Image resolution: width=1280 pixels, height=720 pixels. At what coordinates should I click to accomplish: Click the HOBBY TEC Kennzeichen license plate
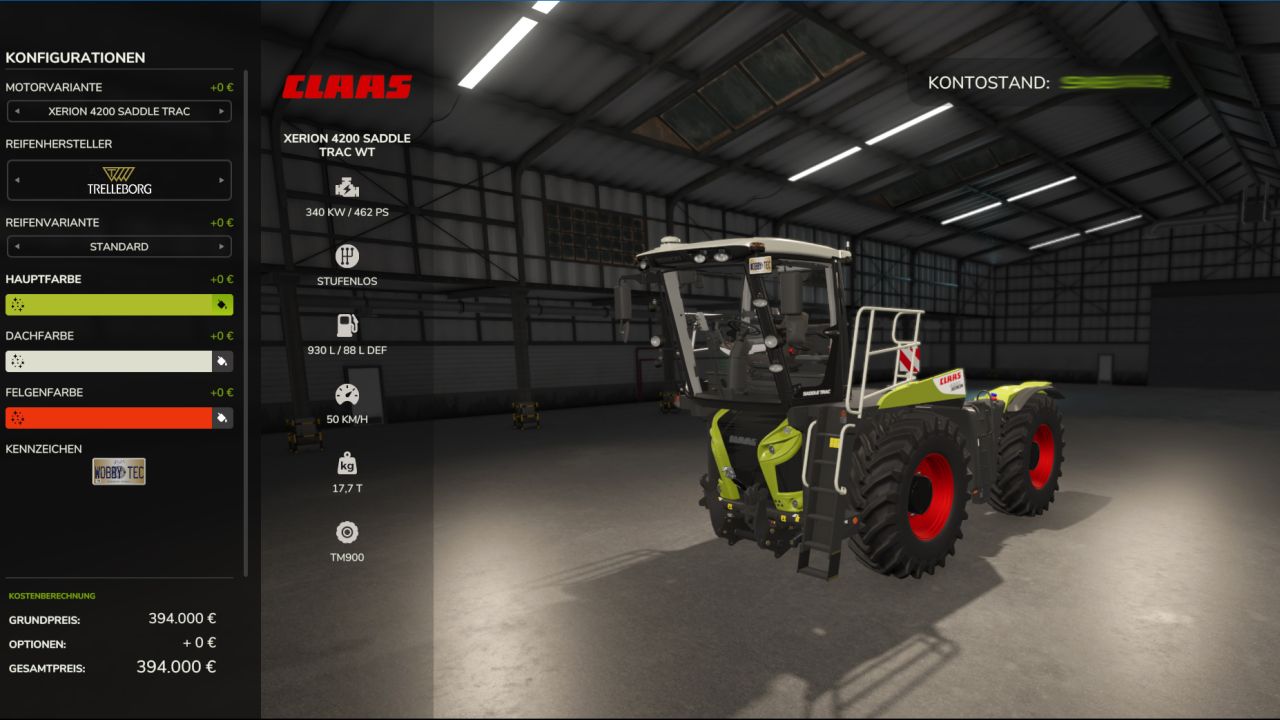[x=119, y=470]
